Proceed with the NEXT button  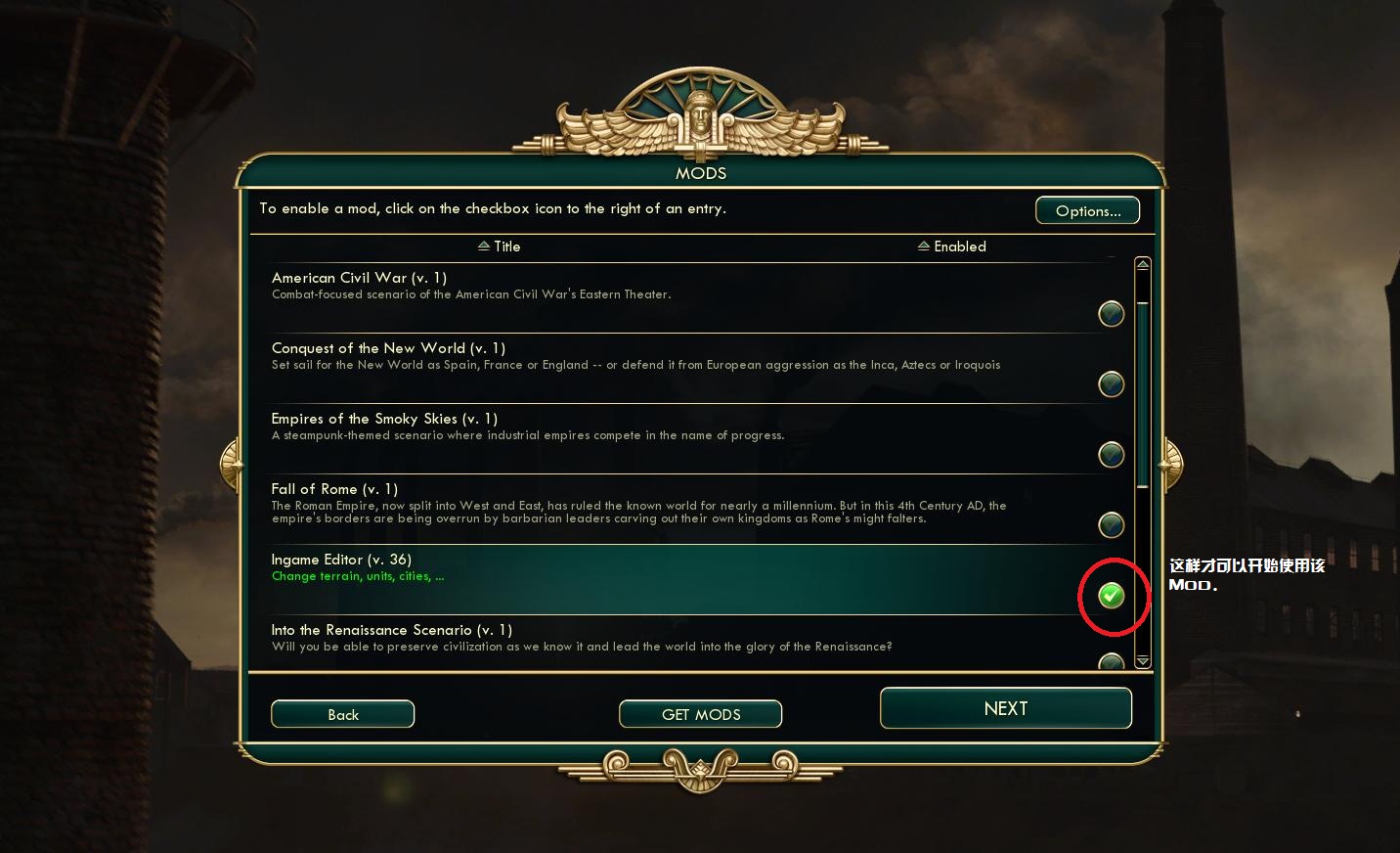click(1005, 708)
